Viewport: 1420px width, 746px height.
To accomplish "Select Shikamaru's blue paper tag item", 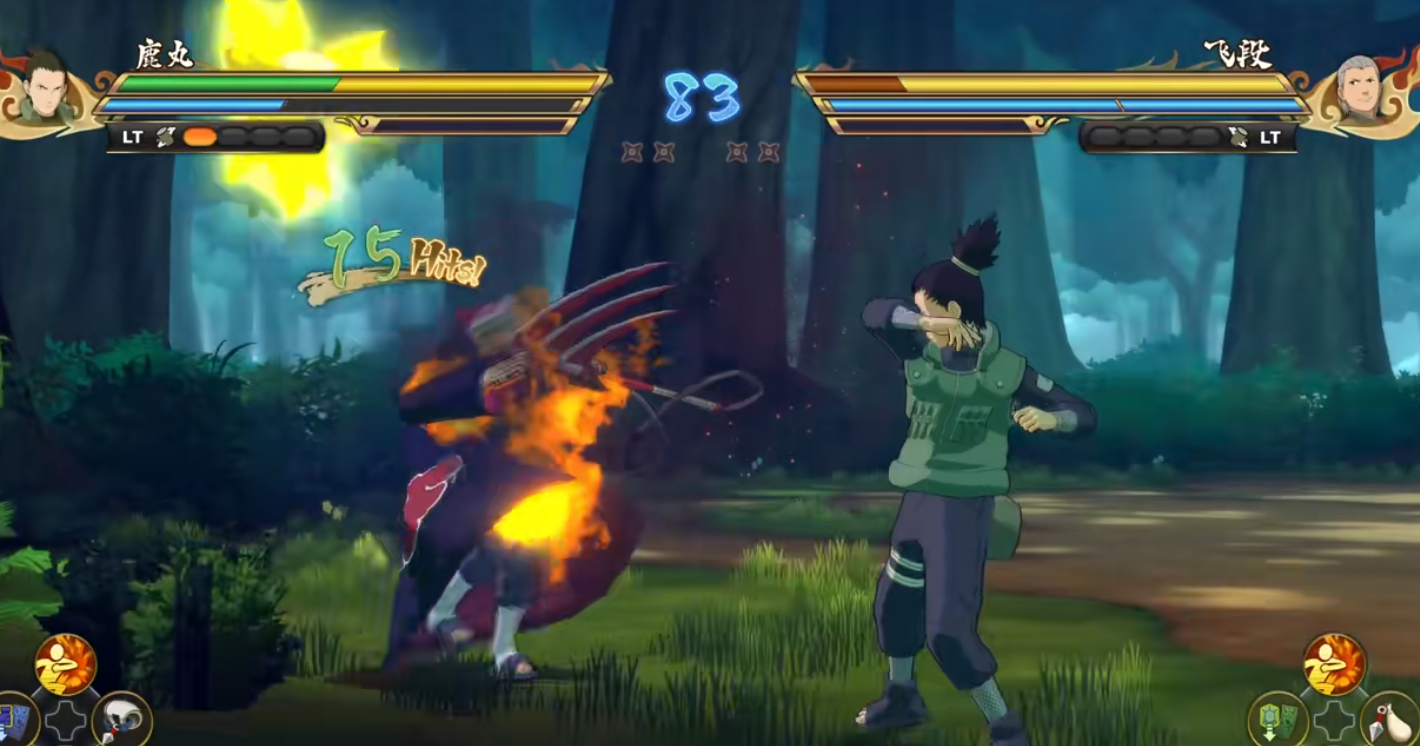I will click(14, 720).
